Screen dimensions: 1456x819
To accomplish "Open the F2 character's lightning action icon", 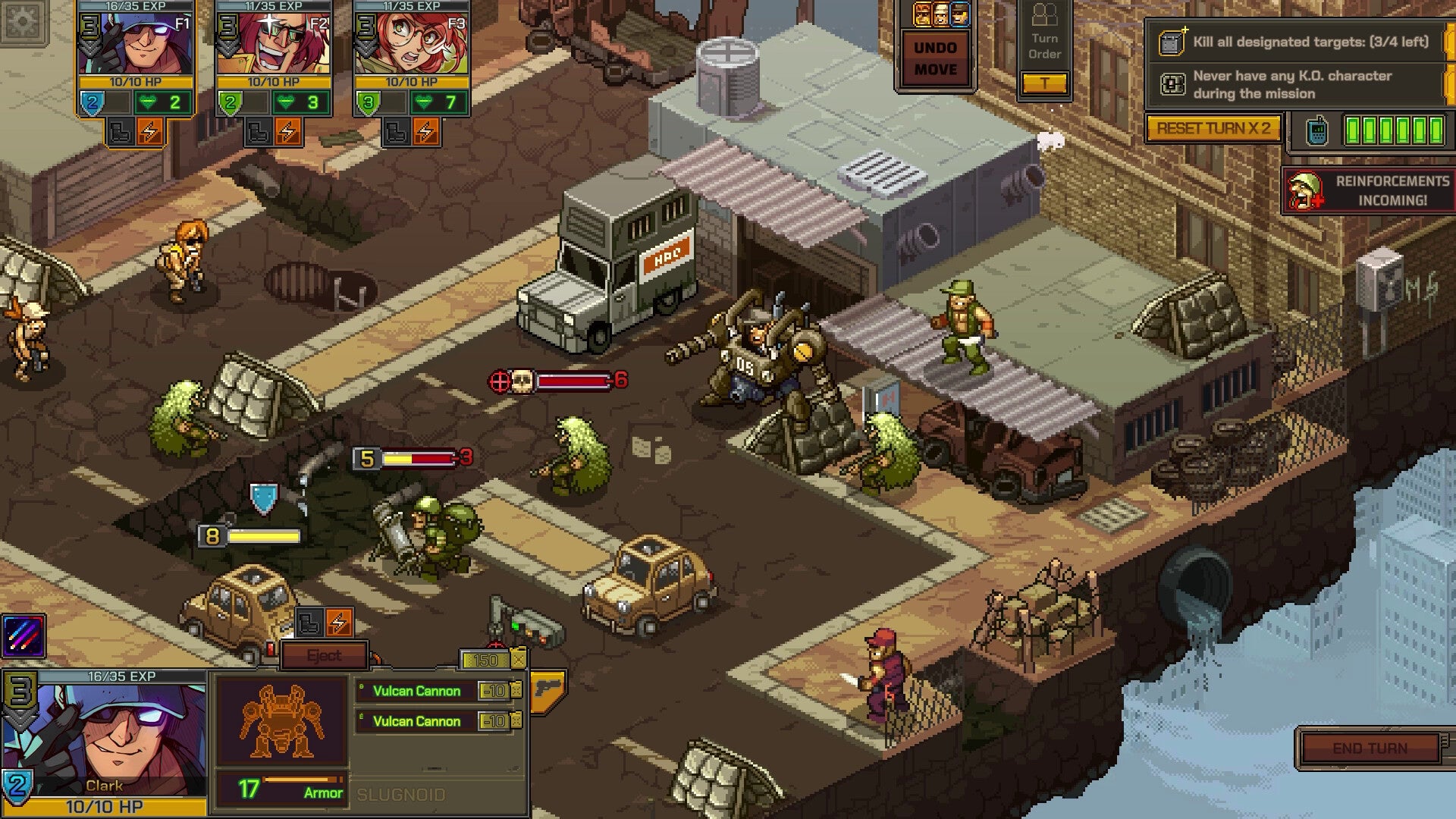I will pyautogui.click(x=287, y=130).
